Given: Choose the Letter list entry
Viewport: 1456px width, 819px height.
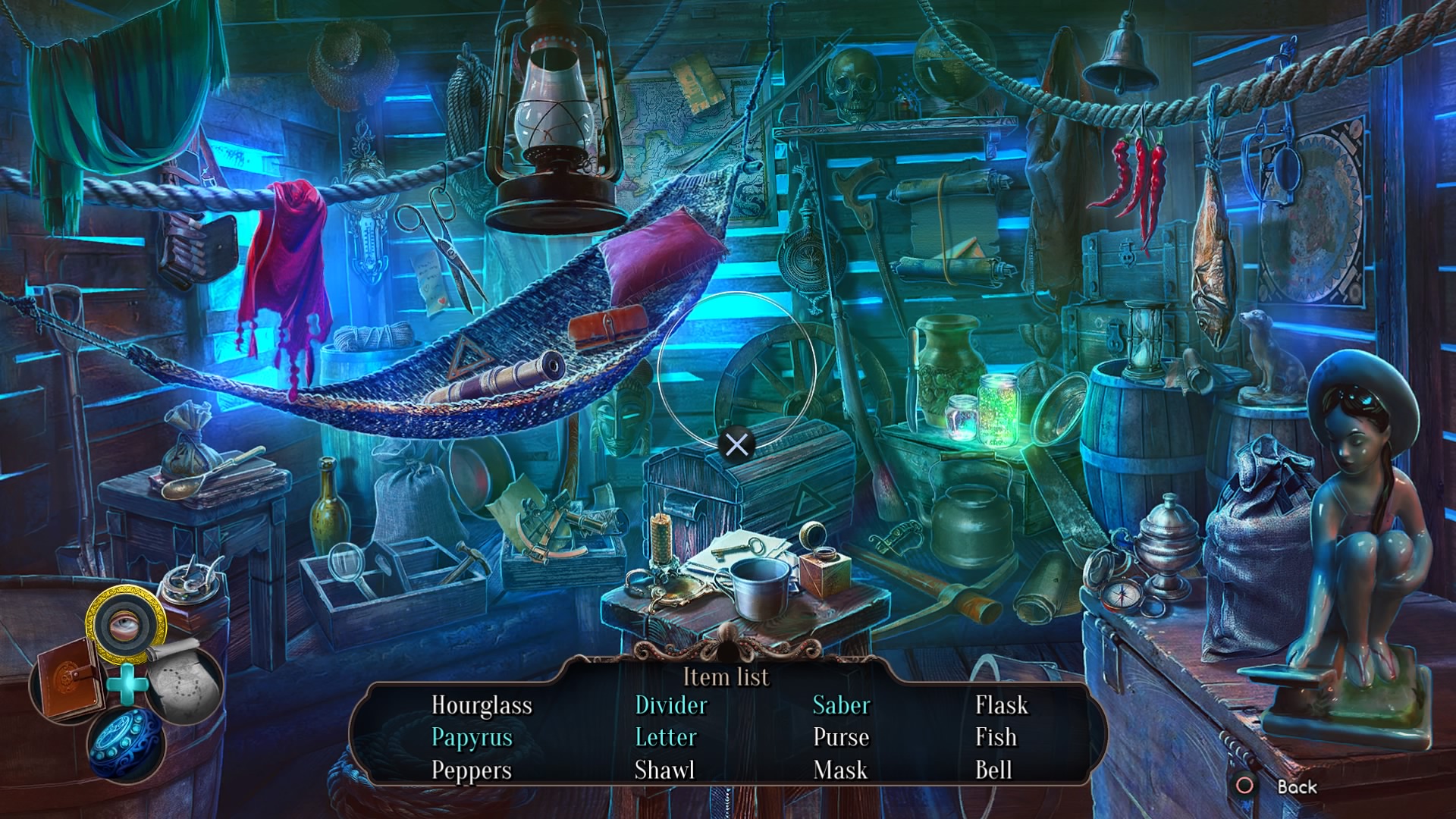Looking at the screenshot, I should point(666,737).
